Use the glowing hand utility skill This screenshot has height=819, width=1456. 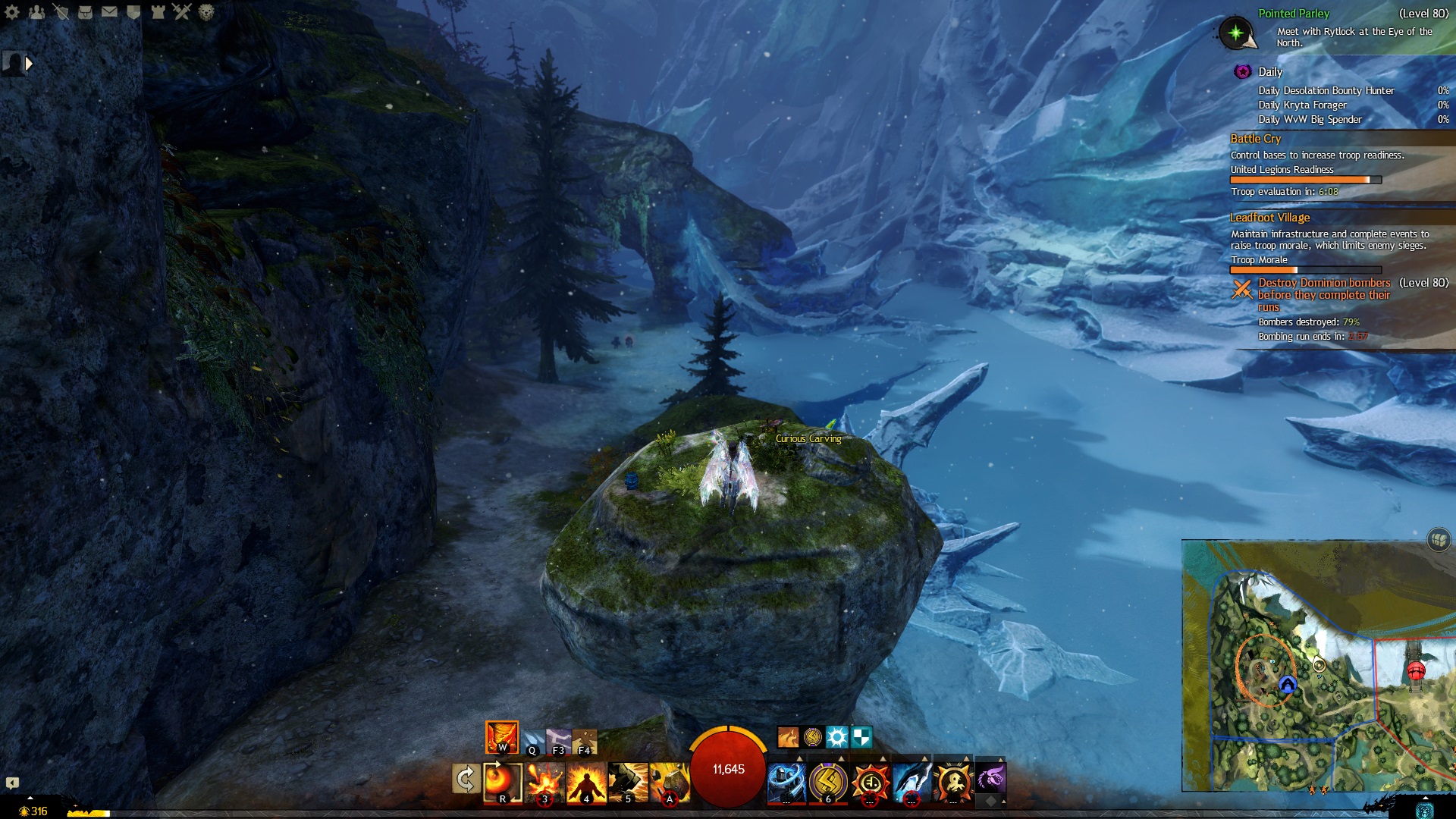pyautogui.click(x=911, y=781)
